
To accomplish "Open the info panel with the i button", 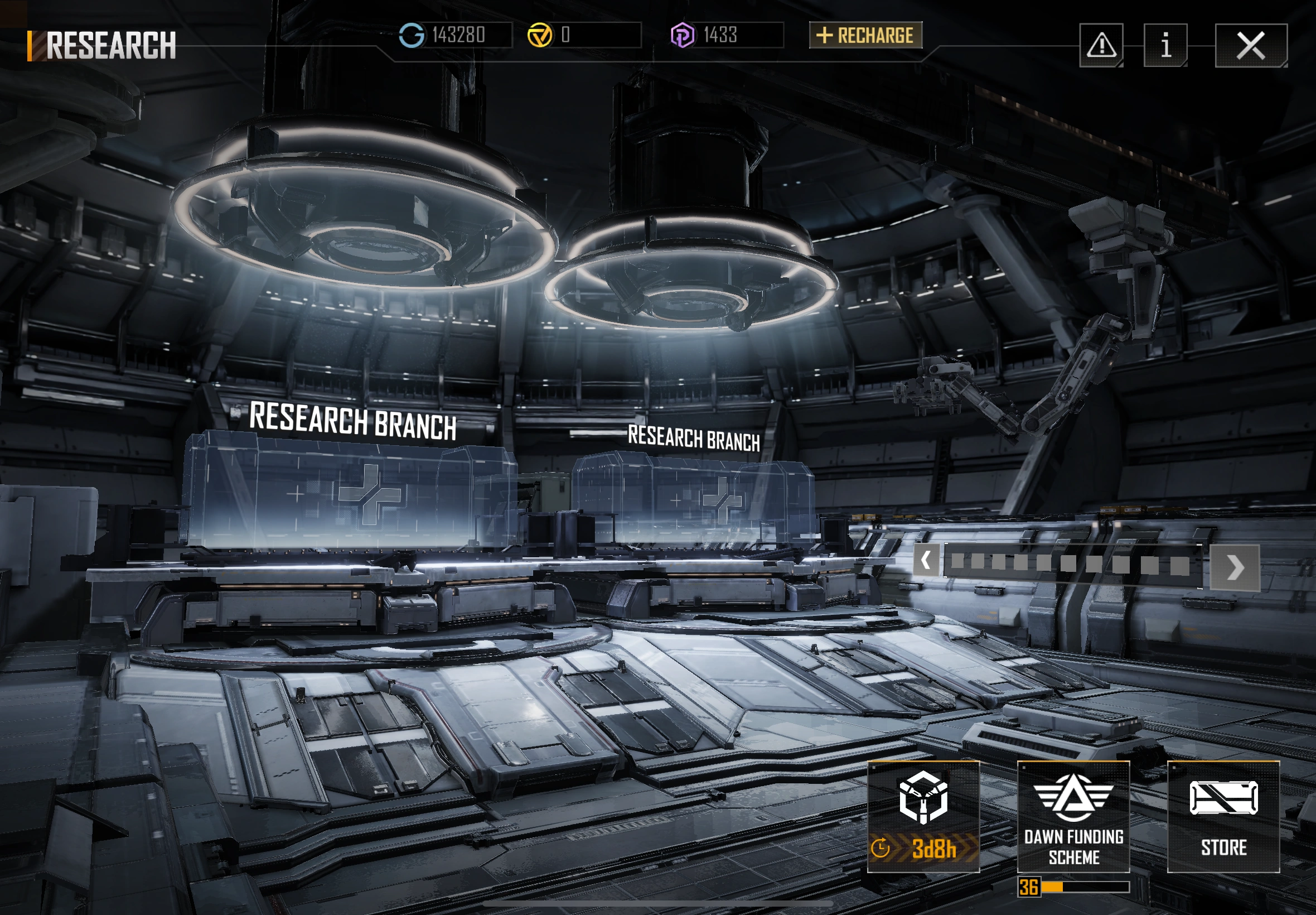I will (1165, 46).
